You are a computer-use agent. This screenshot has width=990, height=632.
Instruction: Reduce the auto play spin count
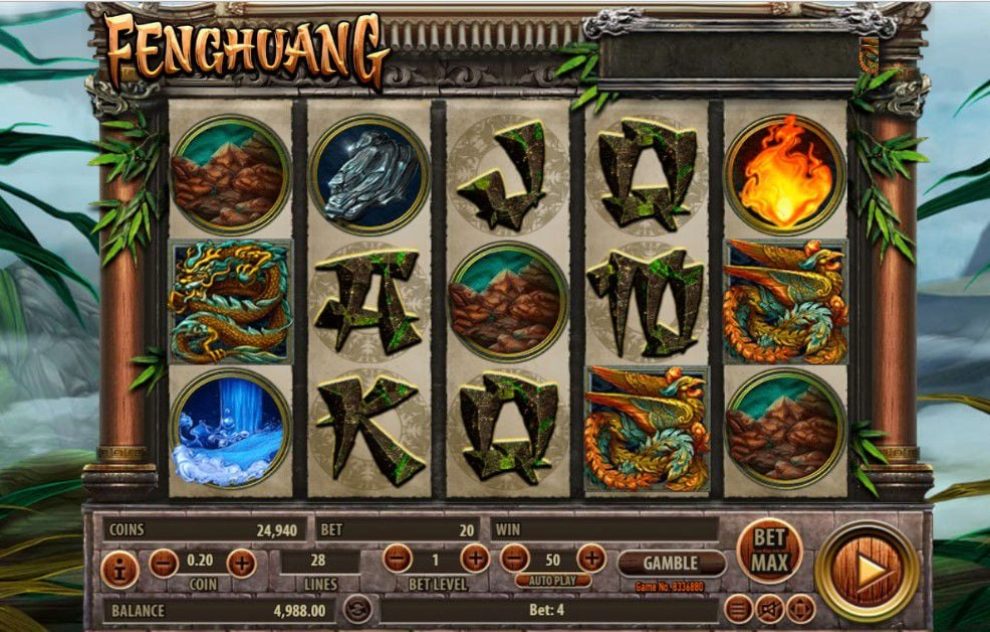pyautogui.click(x=514, y=557)
